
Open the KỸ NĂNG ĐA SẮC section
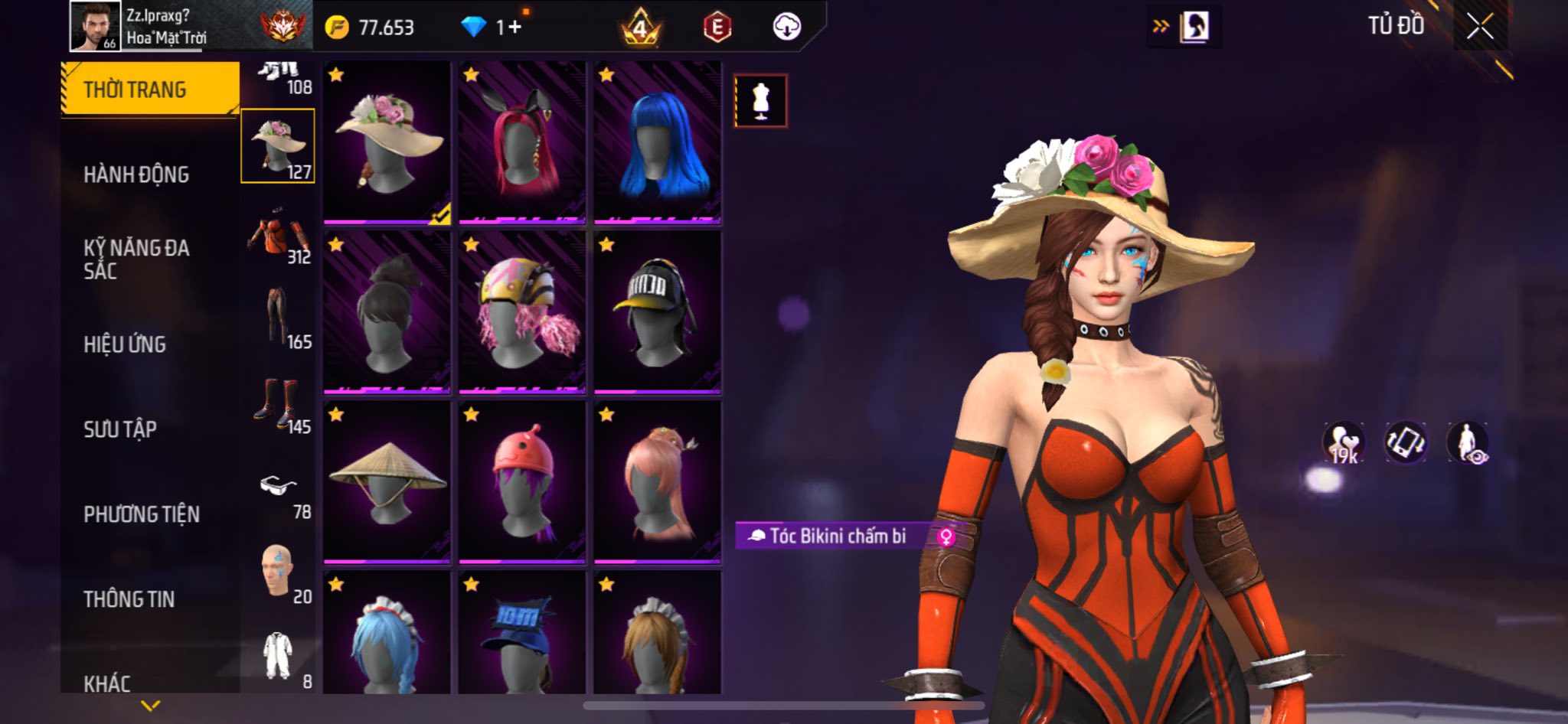click(136, 259)
